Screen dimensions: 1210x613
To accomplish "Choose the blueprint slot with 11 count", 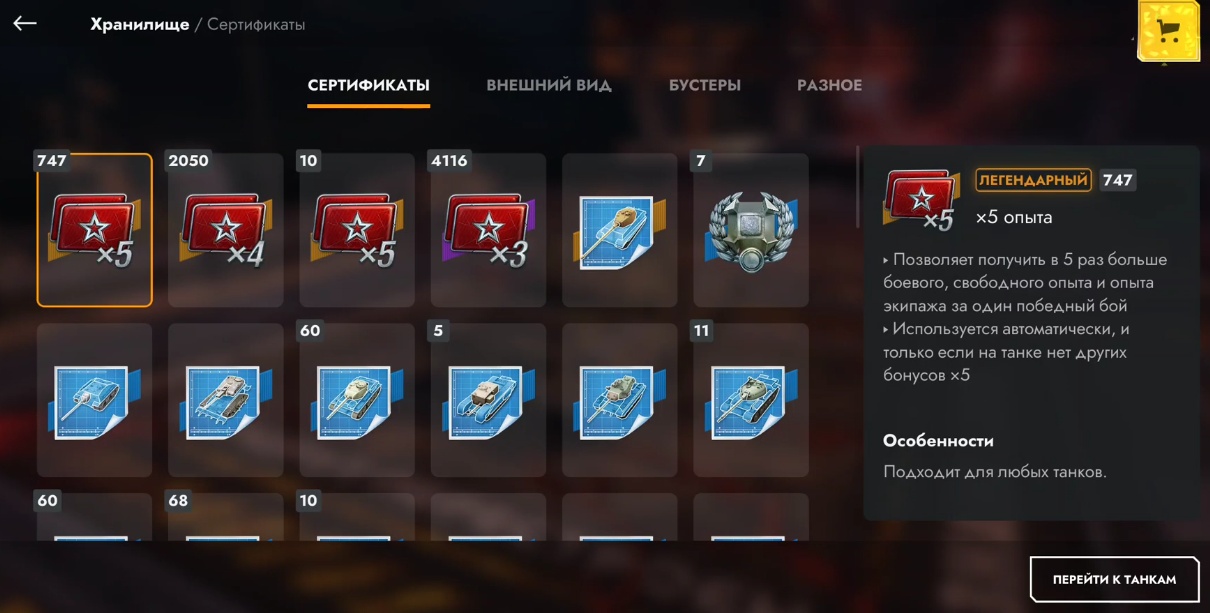I will pos(751,400).
